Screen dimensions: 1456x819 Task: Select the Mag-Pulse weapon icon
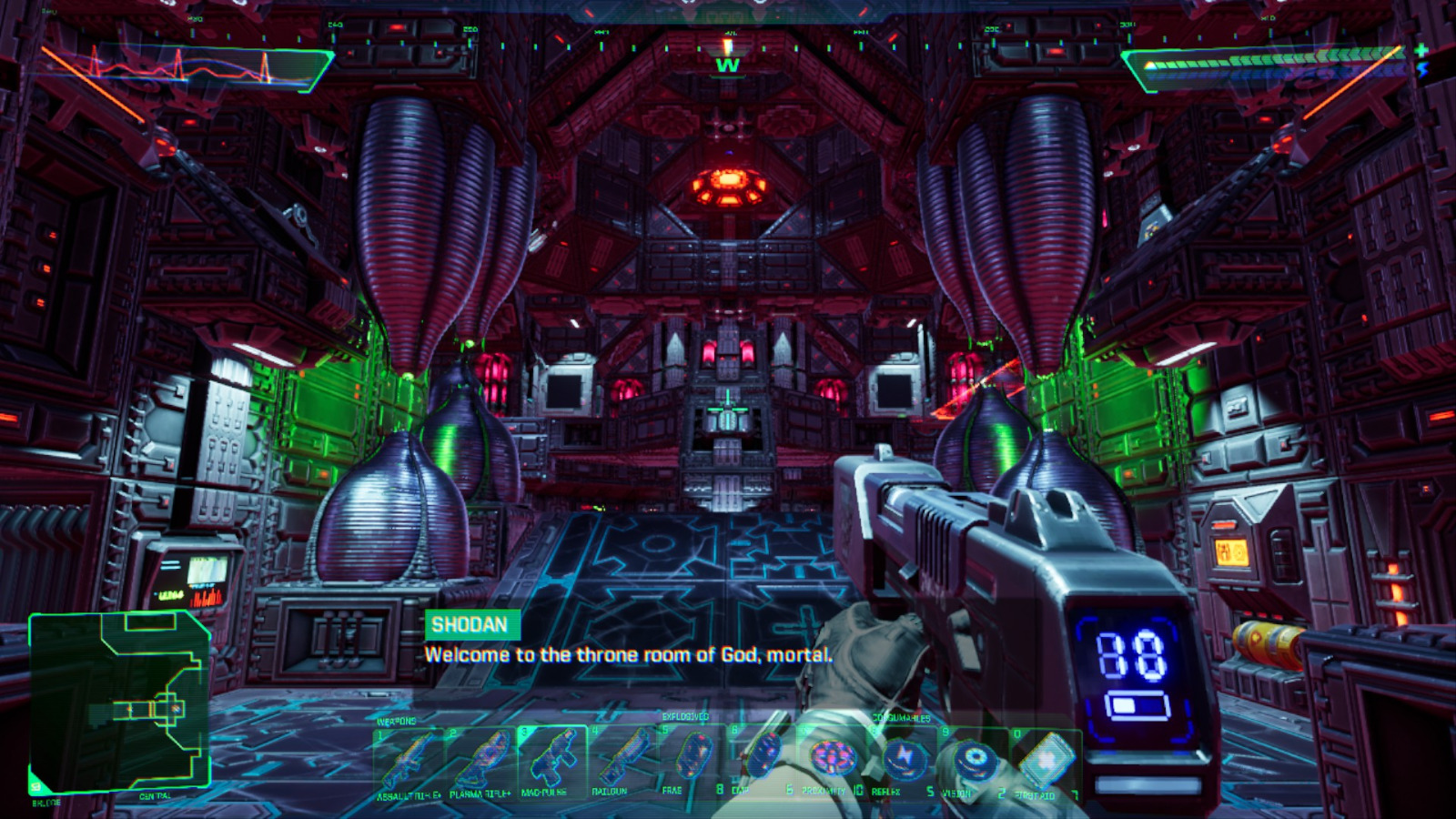click(x=554, y=755)
